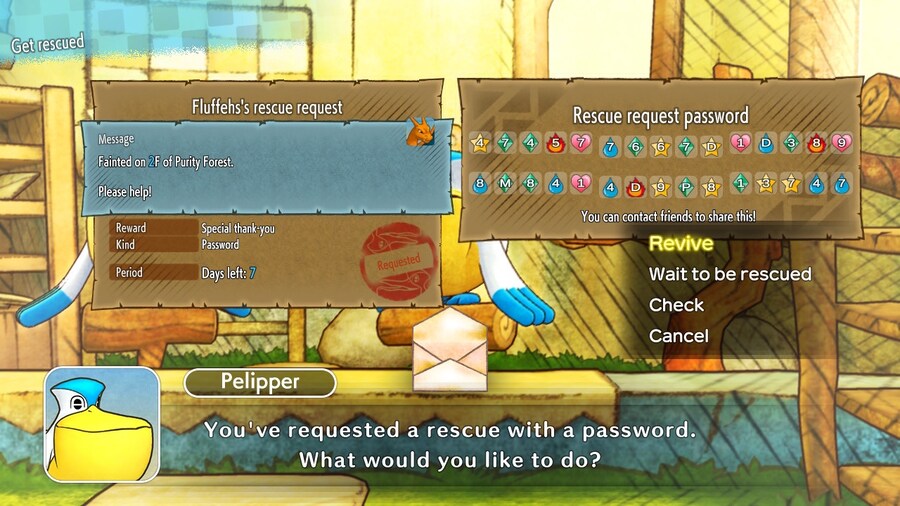The width and height of the screenshot is (900, 506).
Task: Cancel the rescue request menu
Action: coord(678,336)
